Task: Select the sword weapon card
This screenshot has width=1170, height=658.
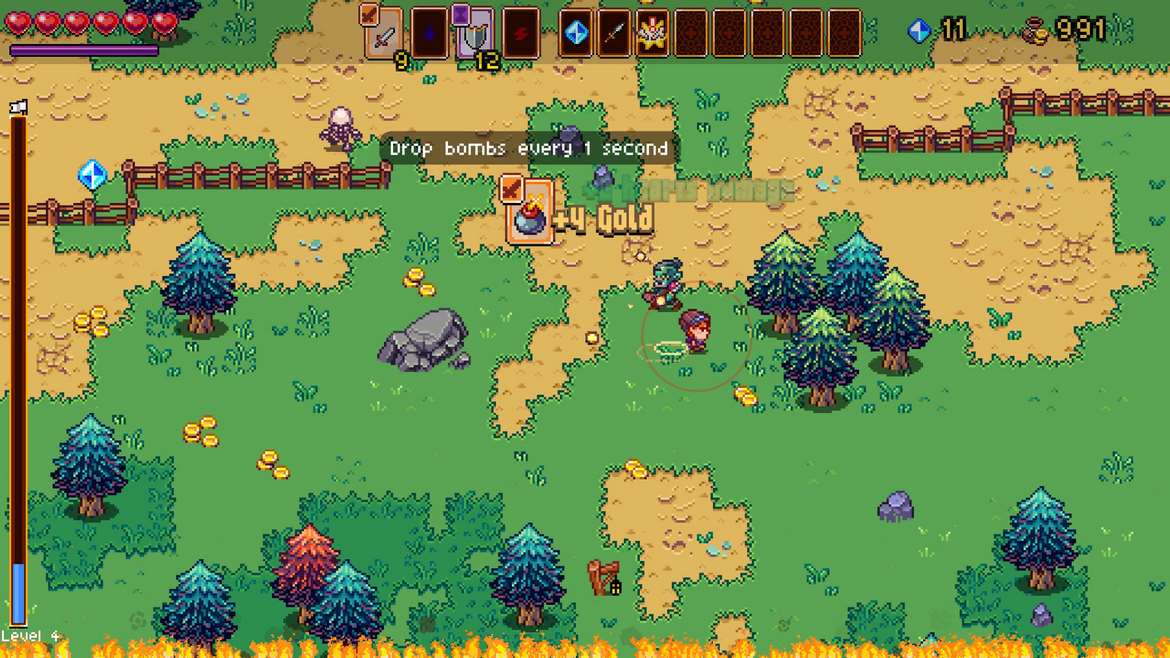Action: [x=384, y=33]
